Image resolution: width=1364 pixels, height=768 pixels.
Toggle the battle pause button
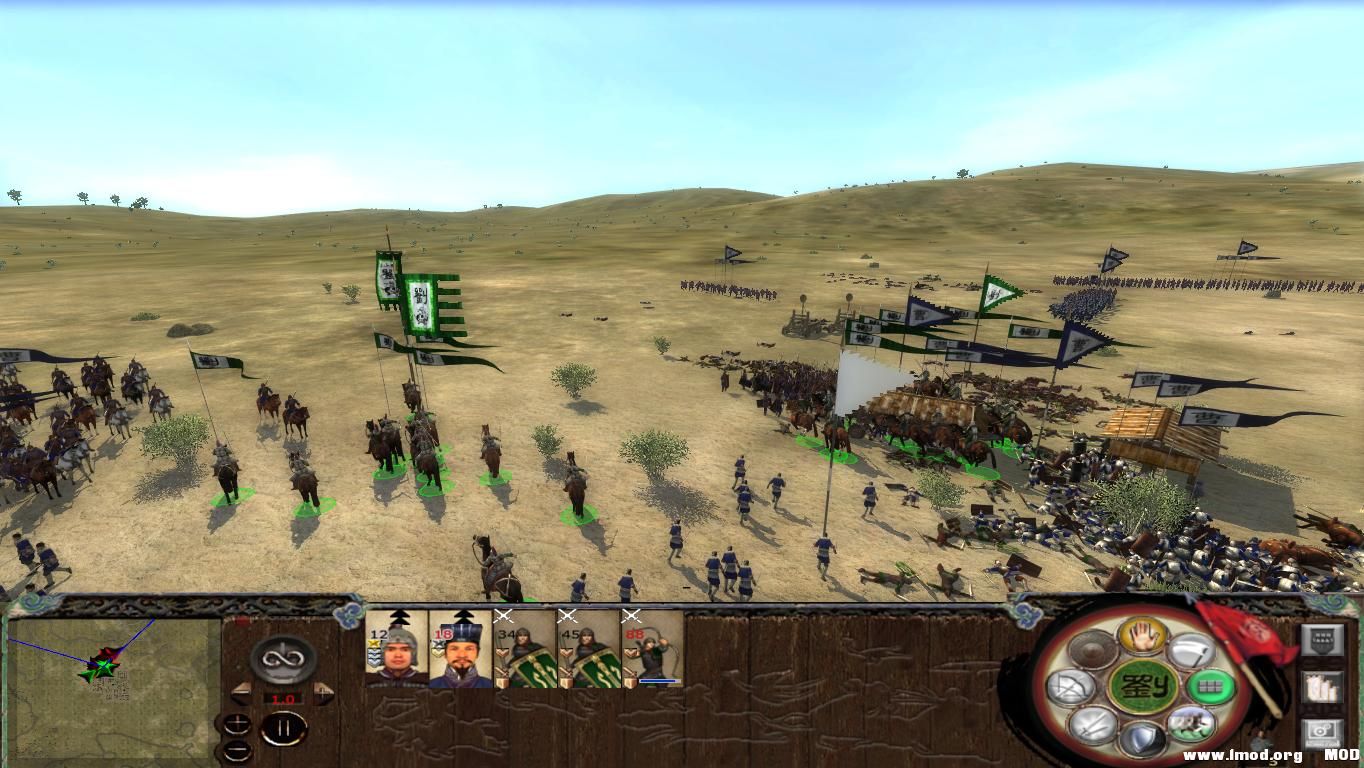pos(286,728)
